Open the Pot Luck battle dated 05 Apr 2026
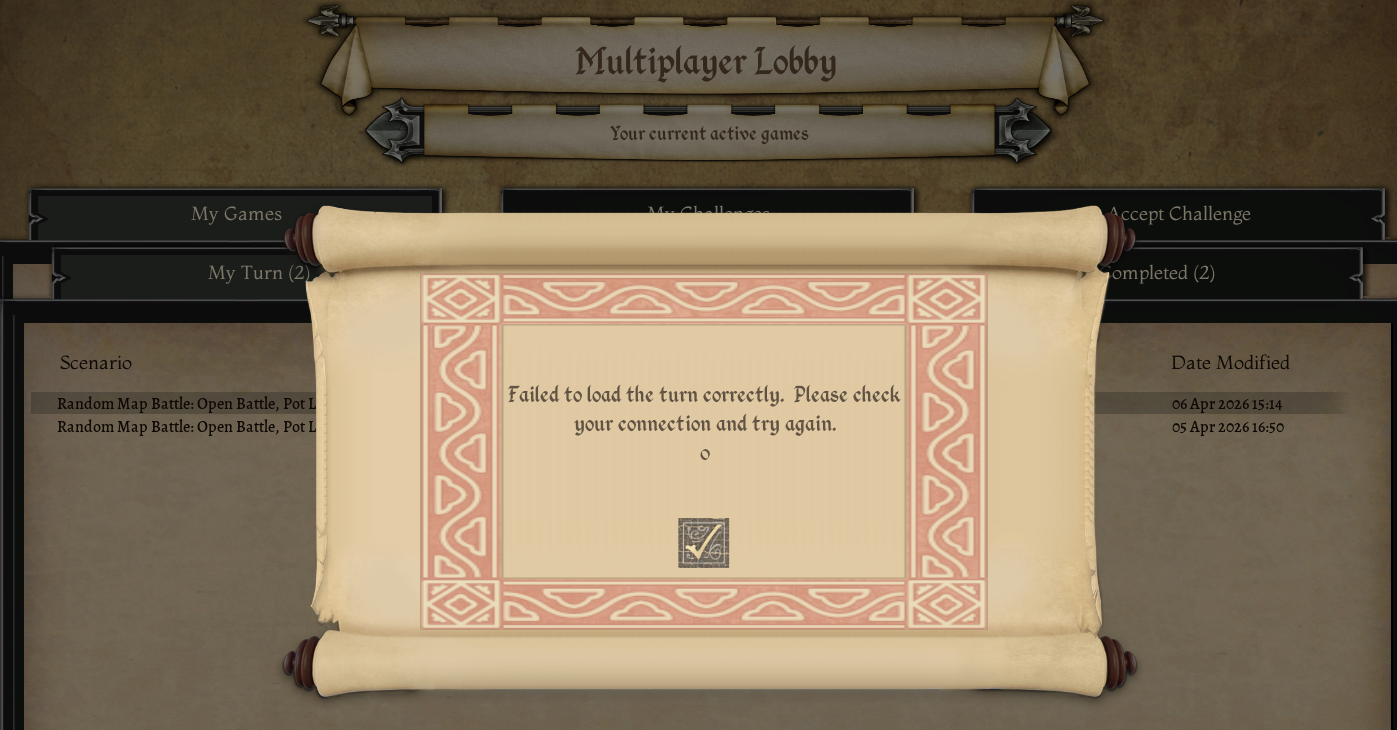The image size is (1397, 730). tap(185, 427)
